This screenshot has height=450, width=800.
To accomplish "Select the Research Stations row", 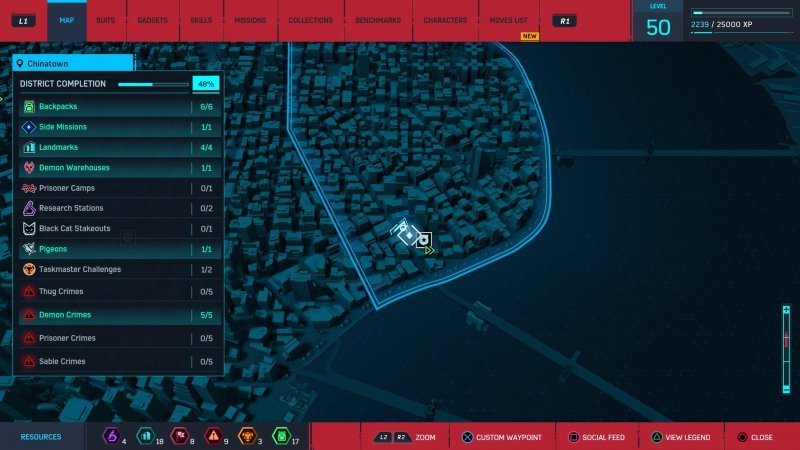I will [118, 208].
